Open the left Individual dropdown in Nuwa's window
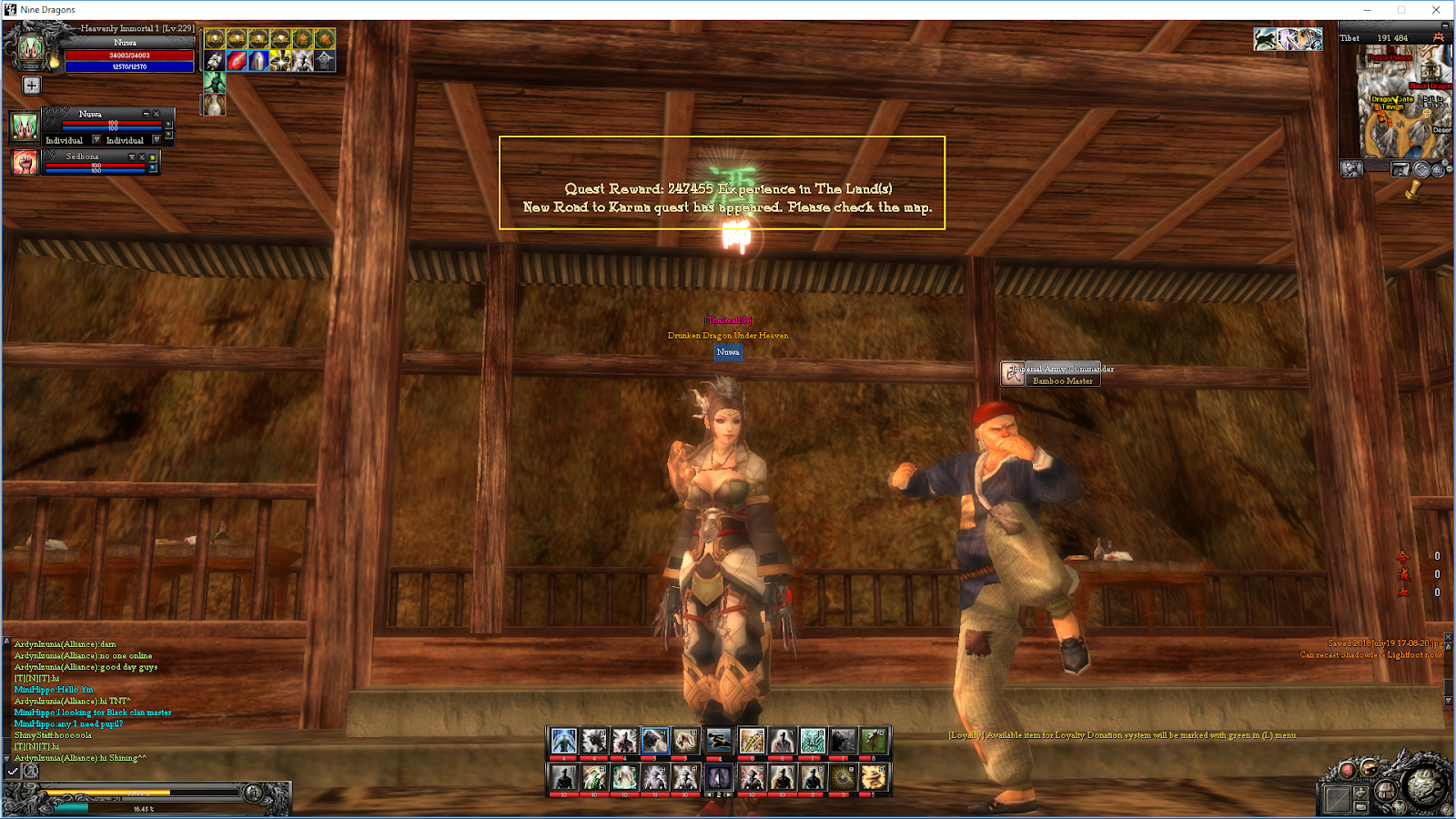This screenshot has width=1456, height=819. tap(96, 140)
